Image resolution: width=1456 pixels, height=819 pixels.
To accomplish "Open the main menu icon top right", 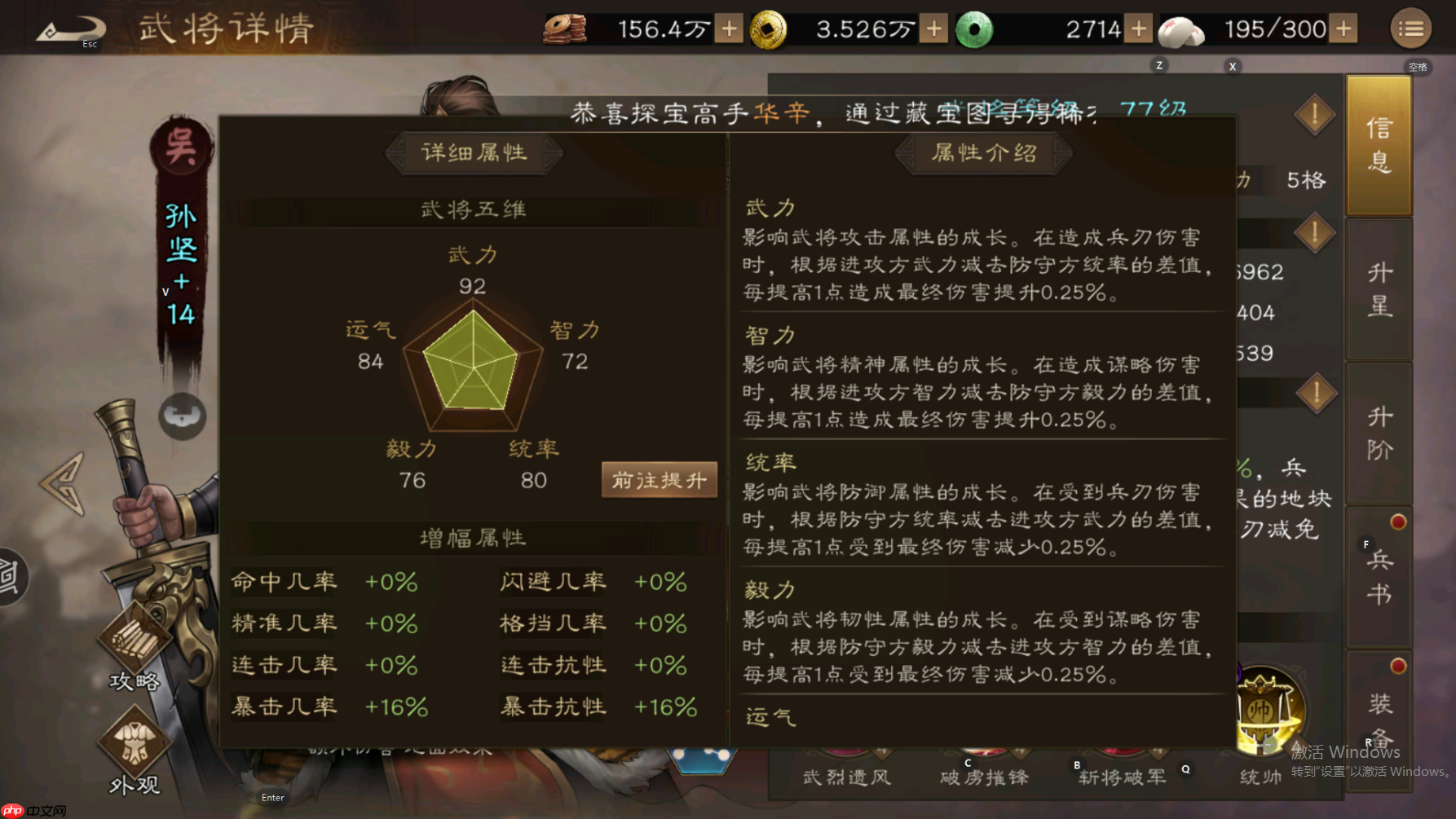I will pyautogui.click(x=1410, y=27).
